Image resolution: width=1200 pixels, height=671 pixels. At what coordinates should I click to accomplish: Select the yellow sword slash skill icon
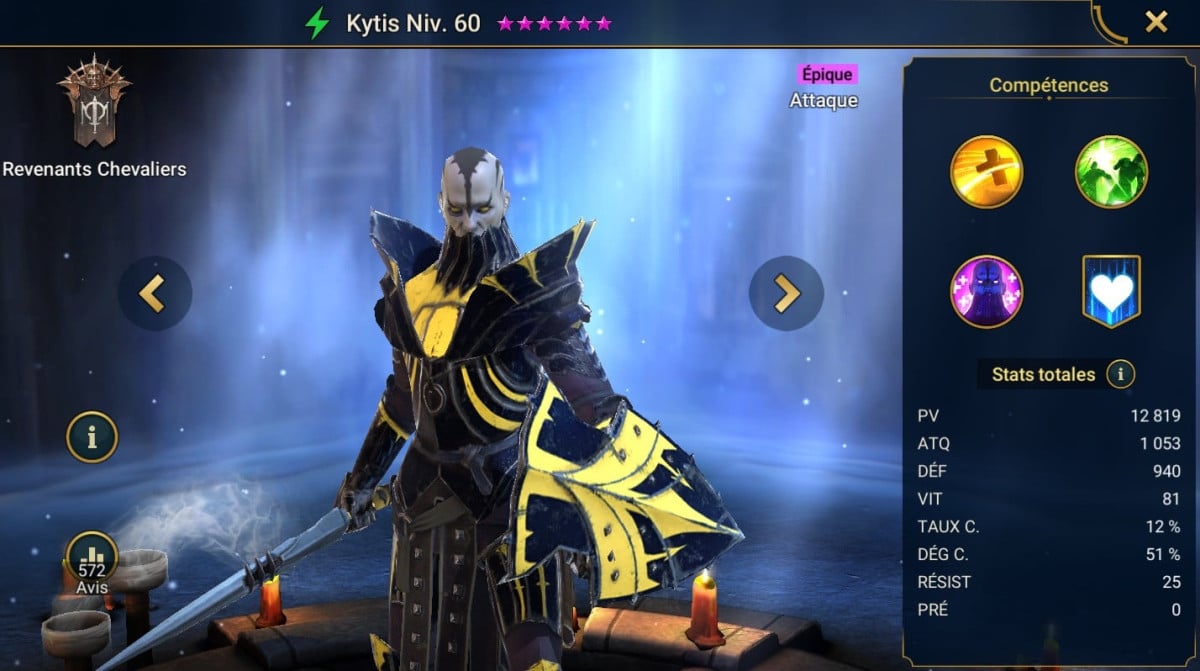pos(986,172)
